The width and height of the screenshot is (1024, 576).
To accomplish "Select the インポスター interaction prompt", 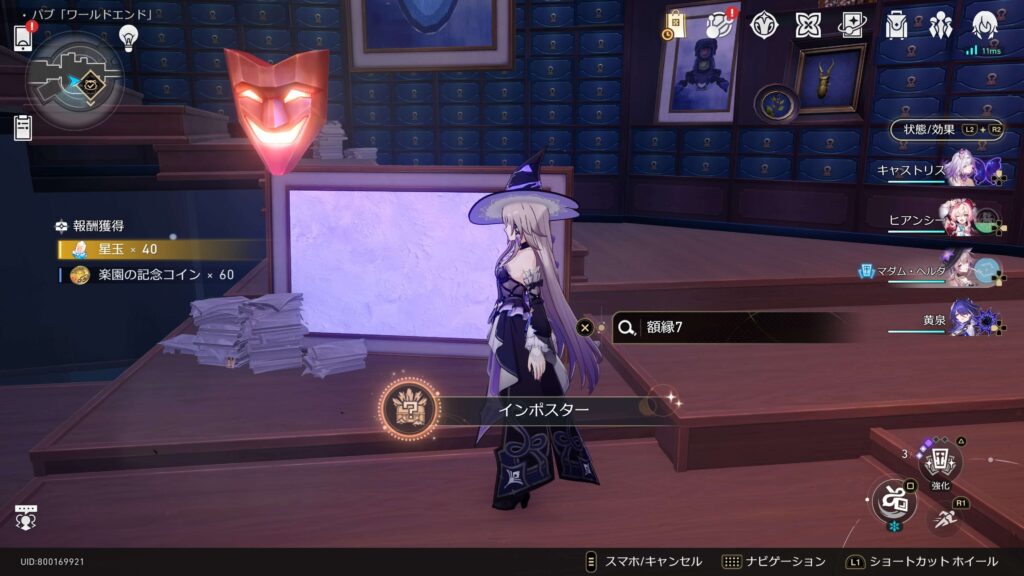I will (x=530, y=410).
